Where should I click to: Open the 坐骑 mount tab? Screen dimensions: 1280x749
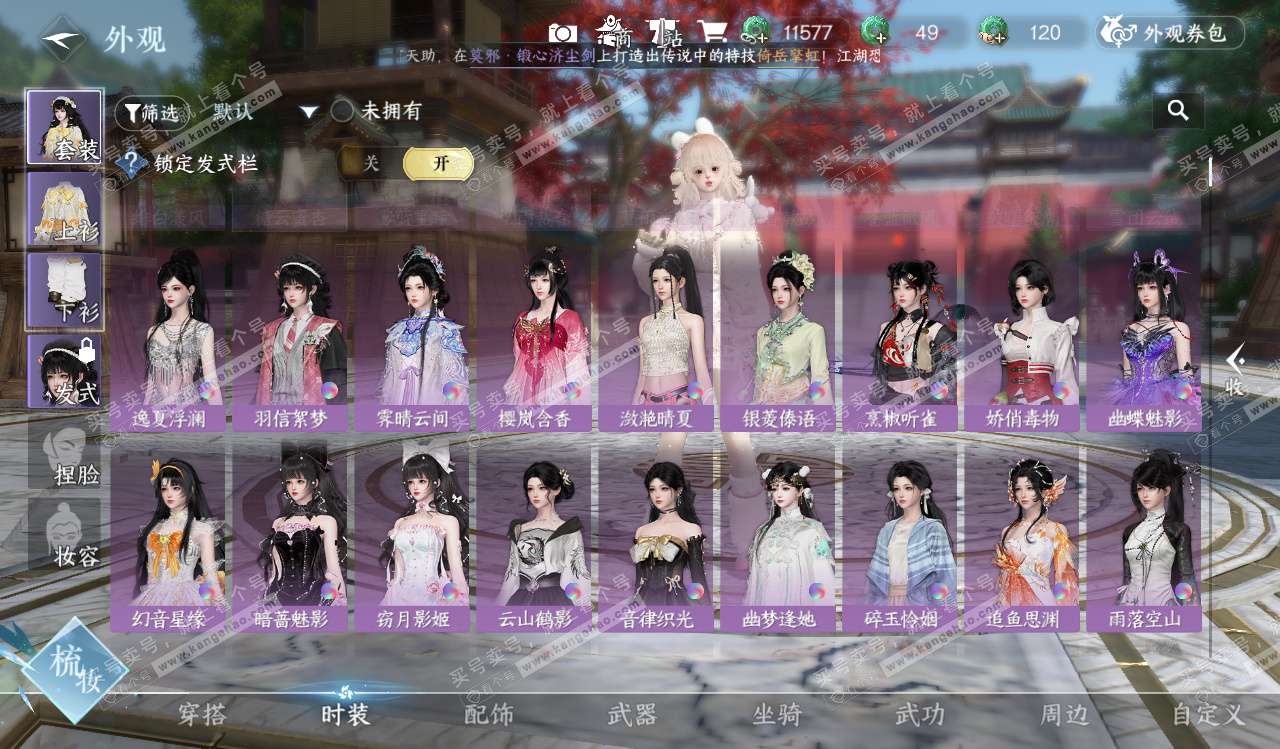tap(777, 714)
